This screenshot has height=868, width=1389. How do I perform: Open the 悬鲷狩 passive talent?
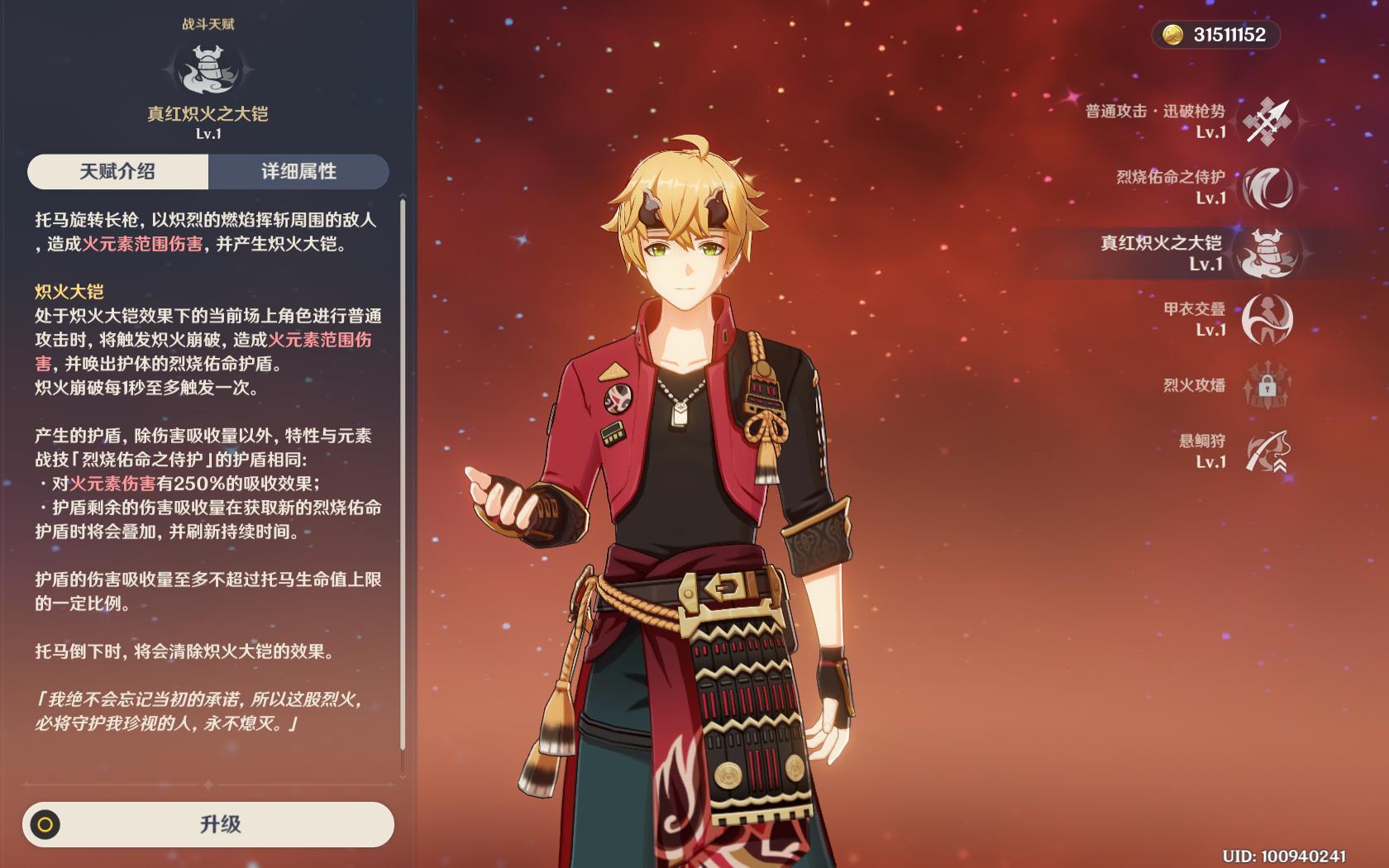[1267, 451]
